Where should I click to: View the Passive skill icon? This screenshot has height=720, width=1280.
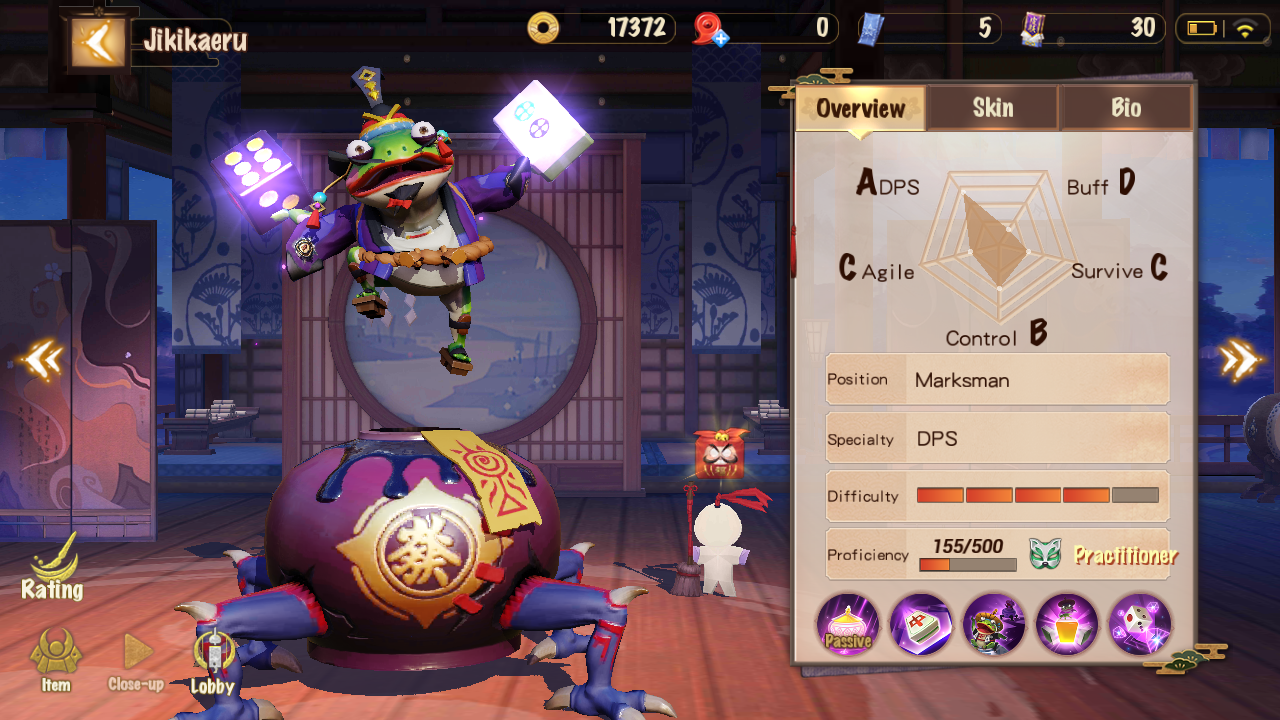pos(848,625)
